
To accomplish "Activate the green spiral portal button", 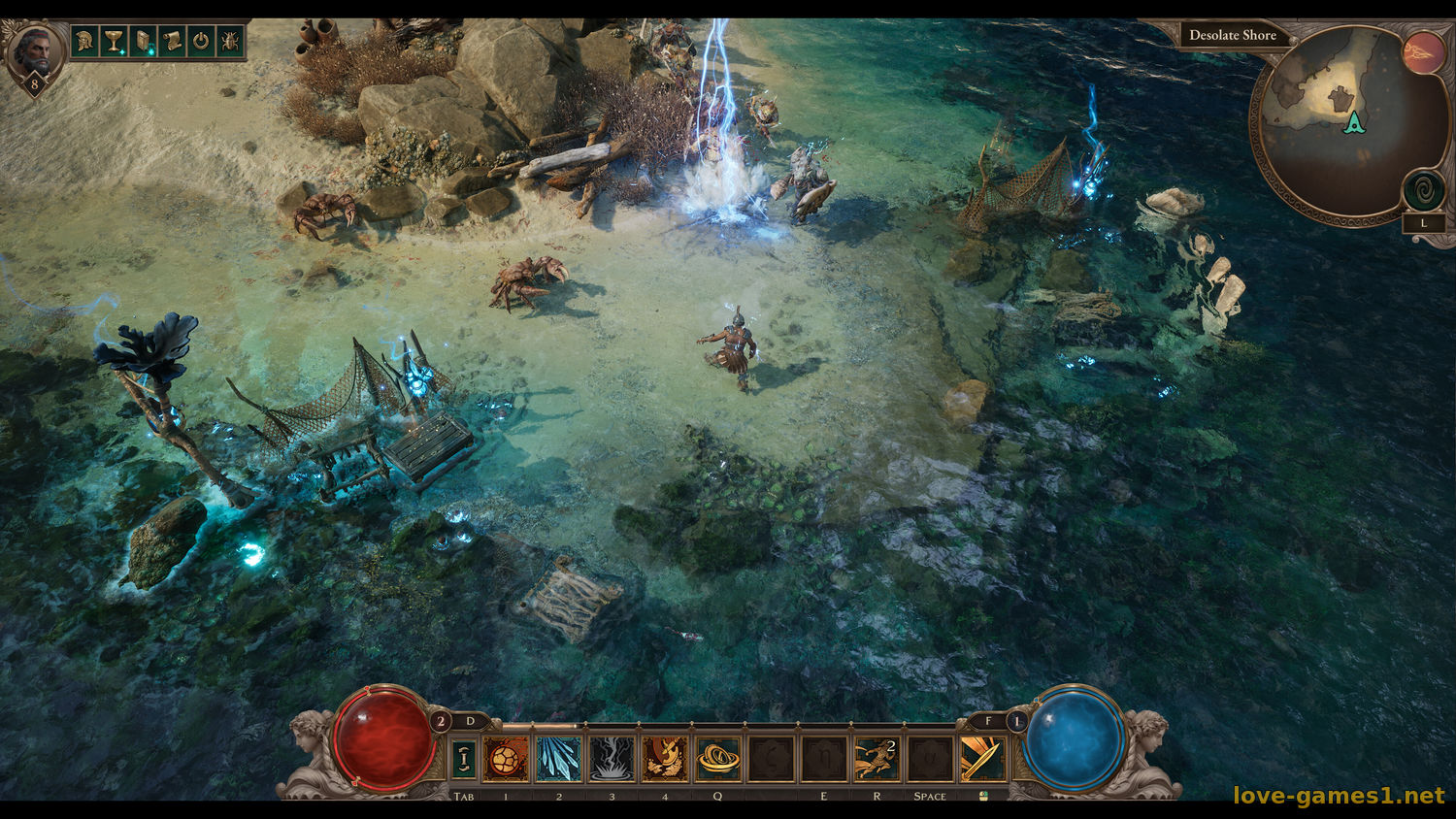I will pos(1423,189).
